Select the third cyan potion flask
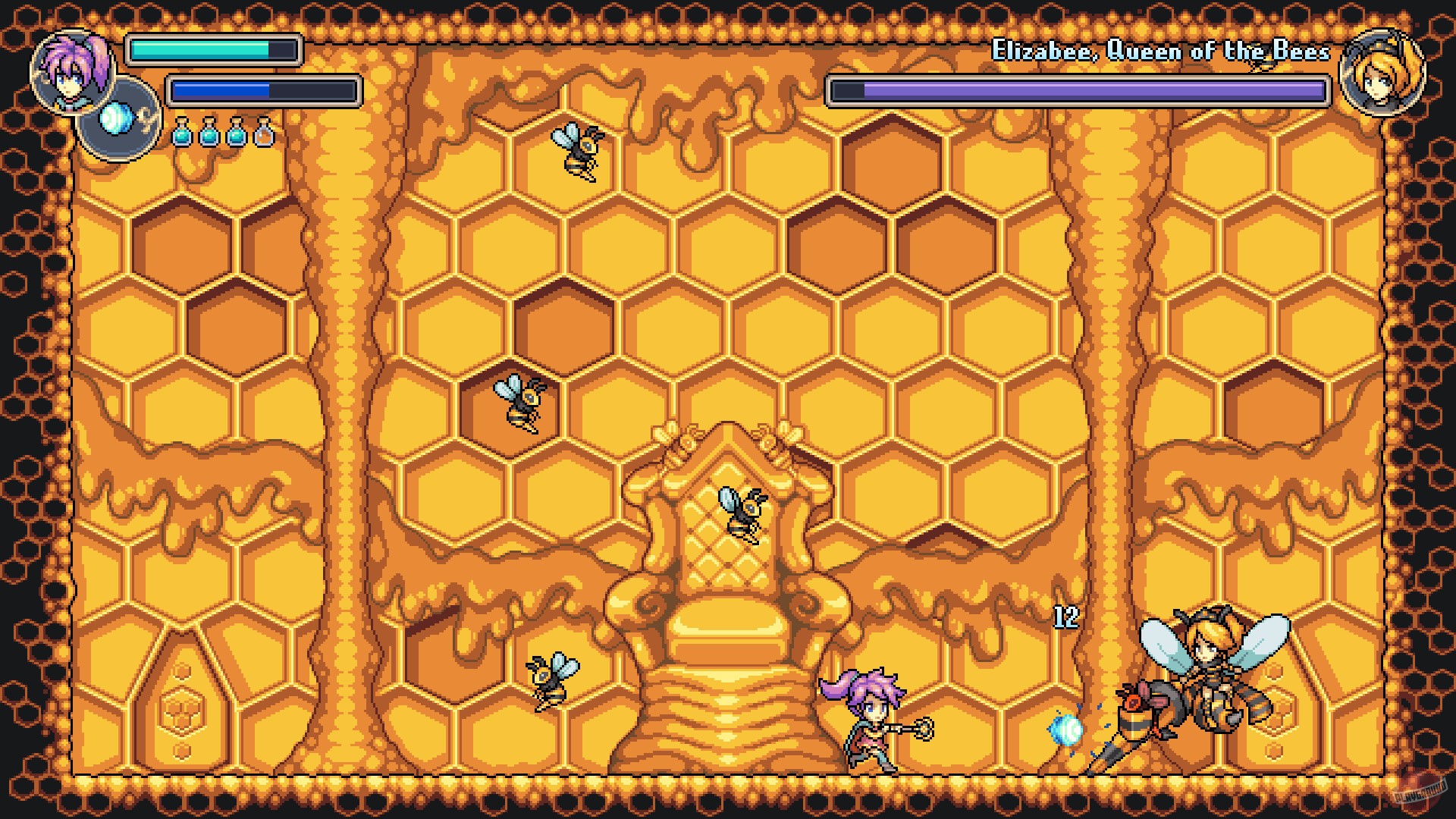Image resolution: width=1456 pixels, height=819 pixels. pyautogui.click(x=237, y=135)
